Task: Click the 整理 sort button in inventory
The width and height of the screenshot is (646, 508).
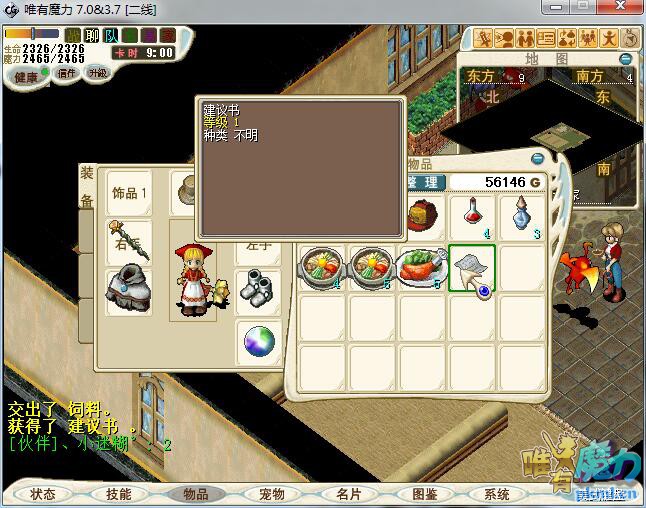Action: click(x=424, y=182)
